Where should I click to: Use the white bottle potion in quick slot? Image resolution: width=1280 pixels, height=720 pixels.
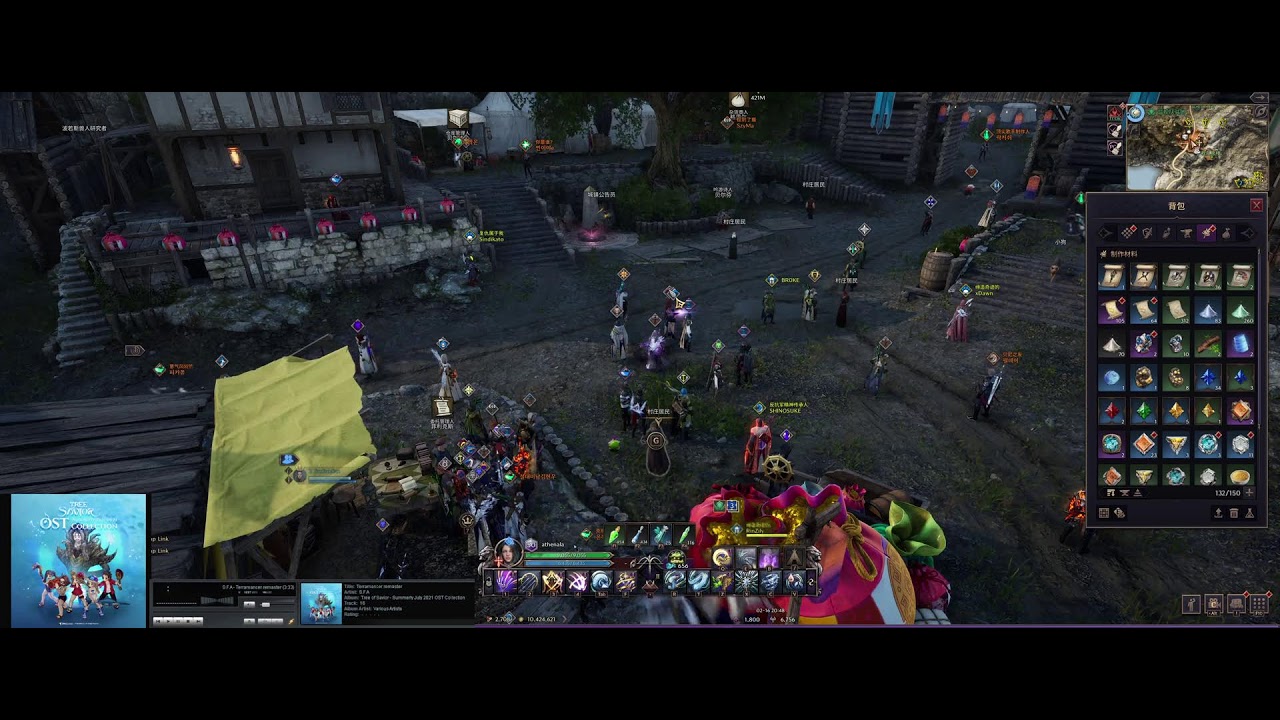pyautogui.click(x=637, y=537)
